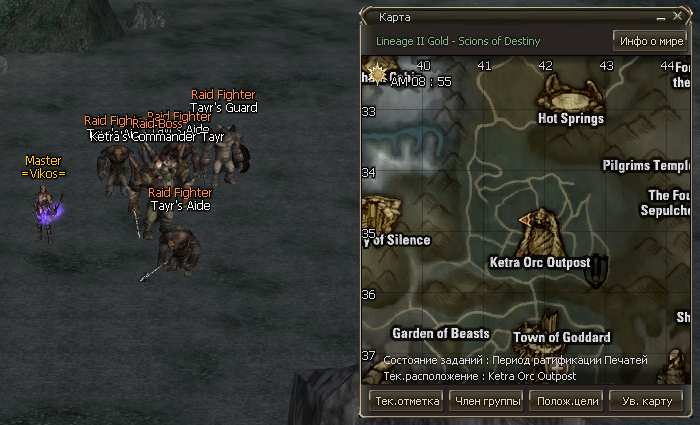
Task: Click the sun time-of-day icon on map
Action: (x=379, y=73)
